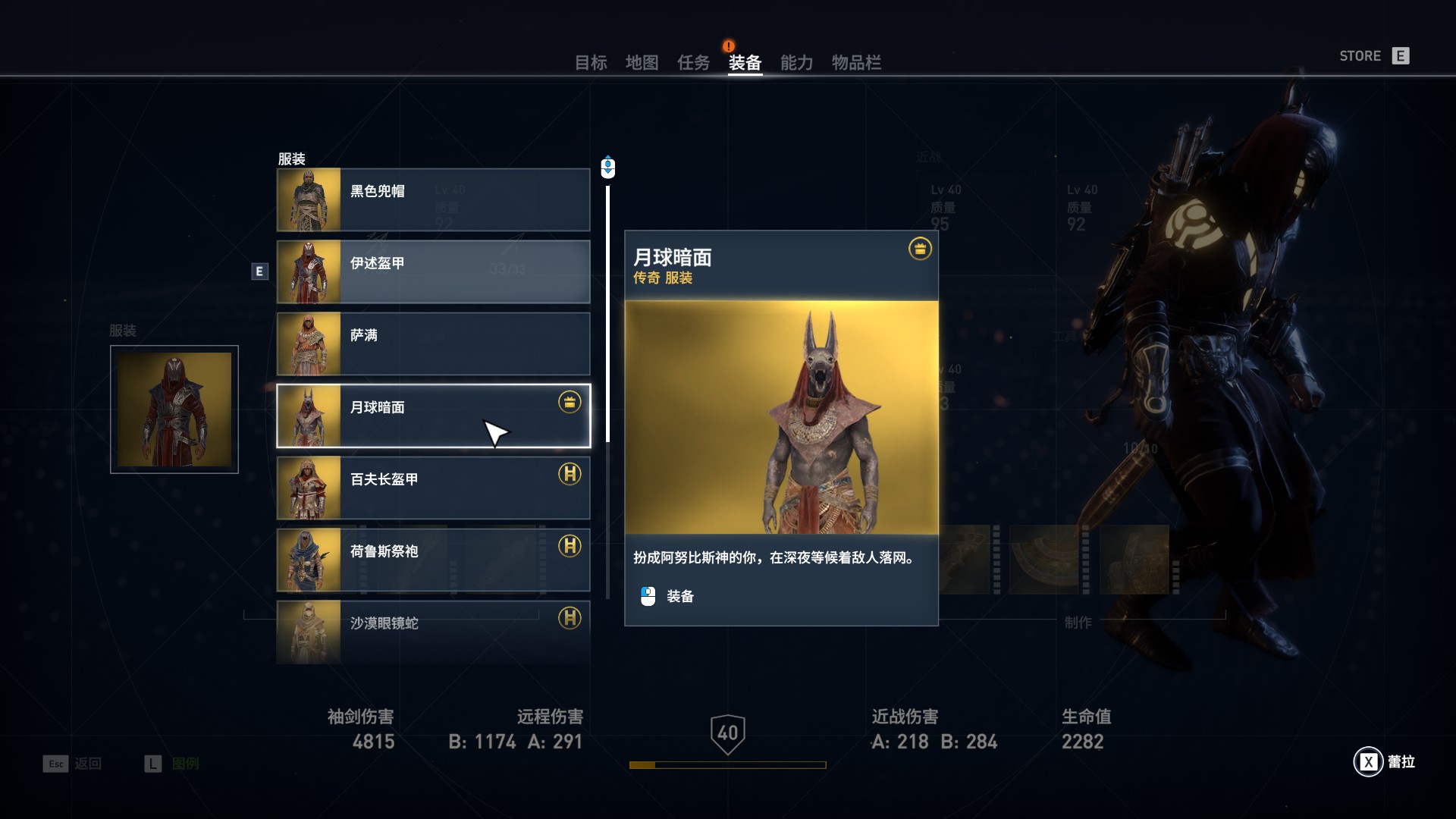Select the 装备 tab
Viewport: 1456px width, 819px height.
click(x=745, y=63)
